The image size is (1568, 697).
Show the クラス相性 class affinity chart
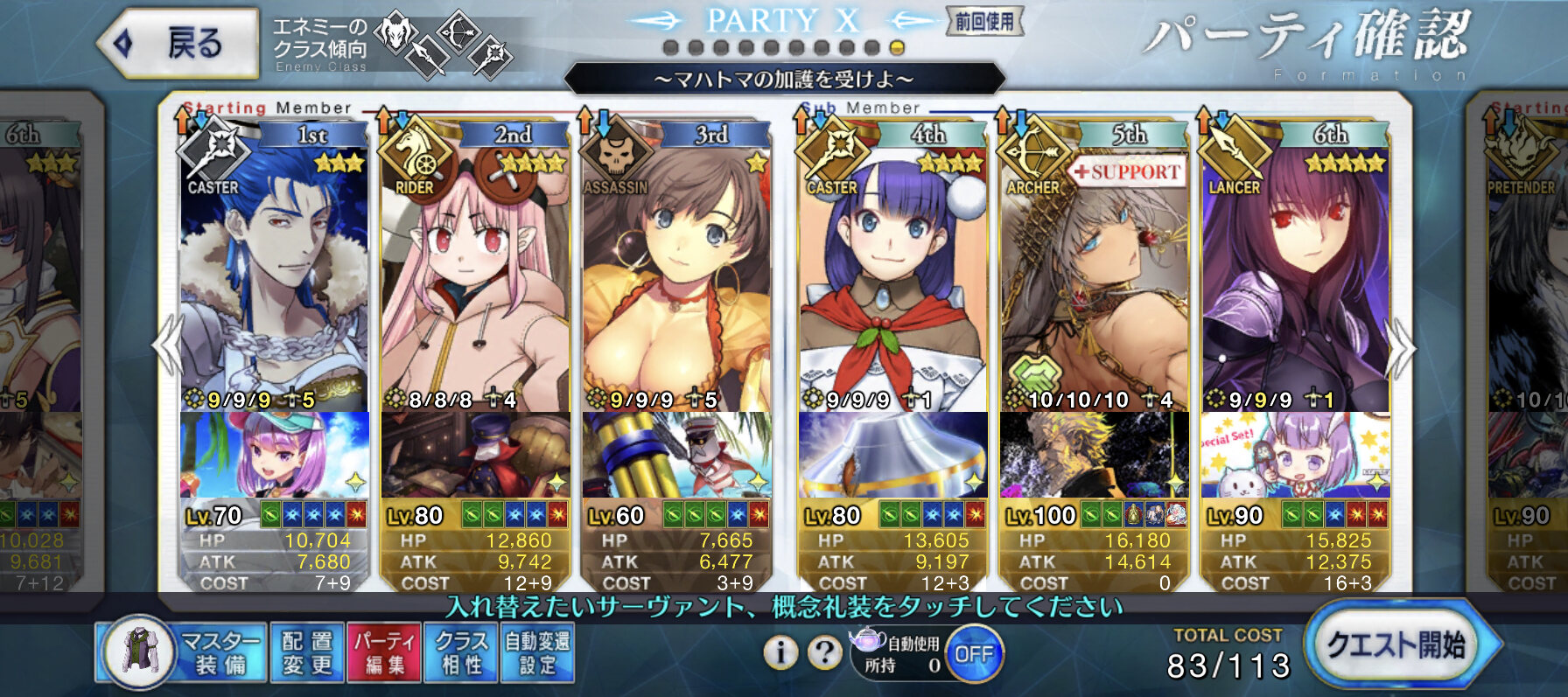tap(461, 652)
